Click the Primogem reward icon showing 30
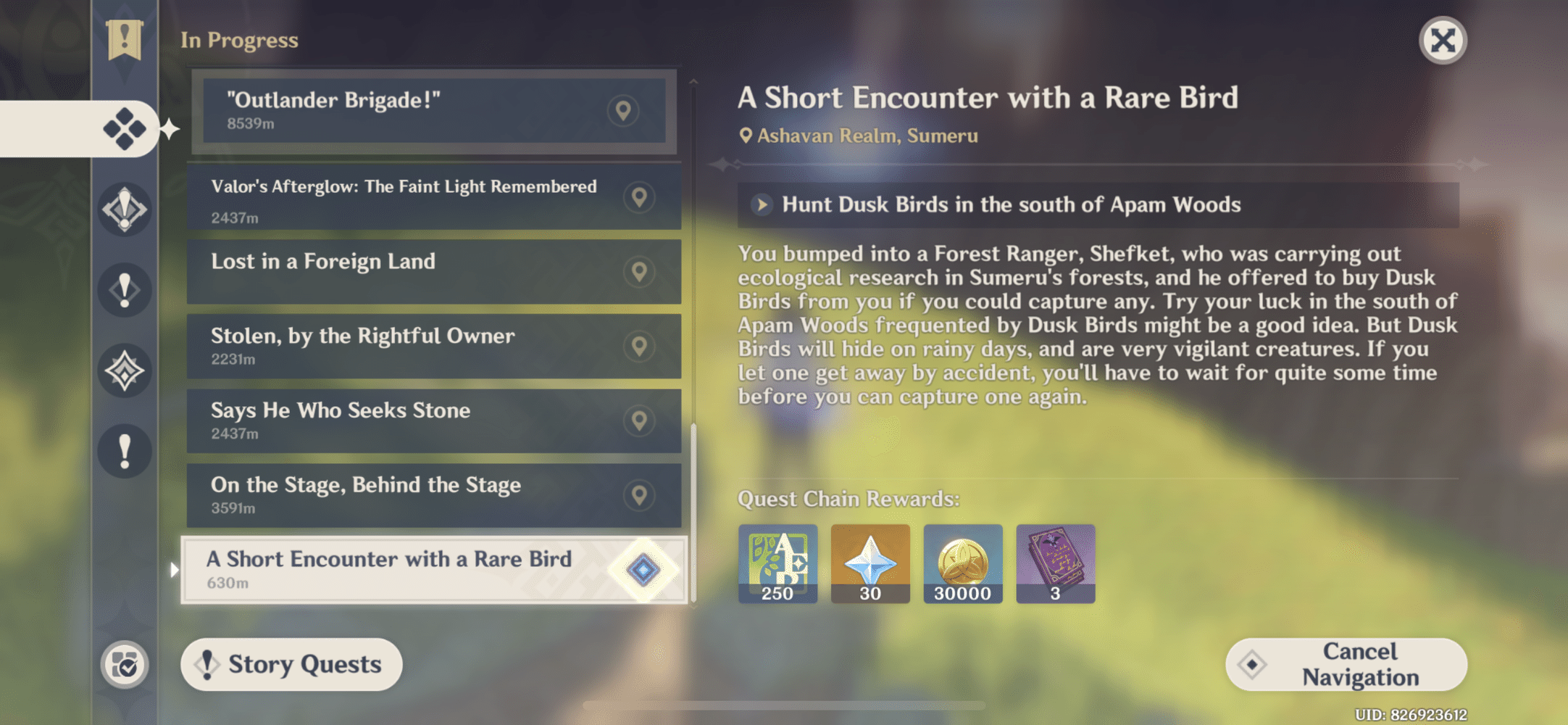 [x=870, y=564]
